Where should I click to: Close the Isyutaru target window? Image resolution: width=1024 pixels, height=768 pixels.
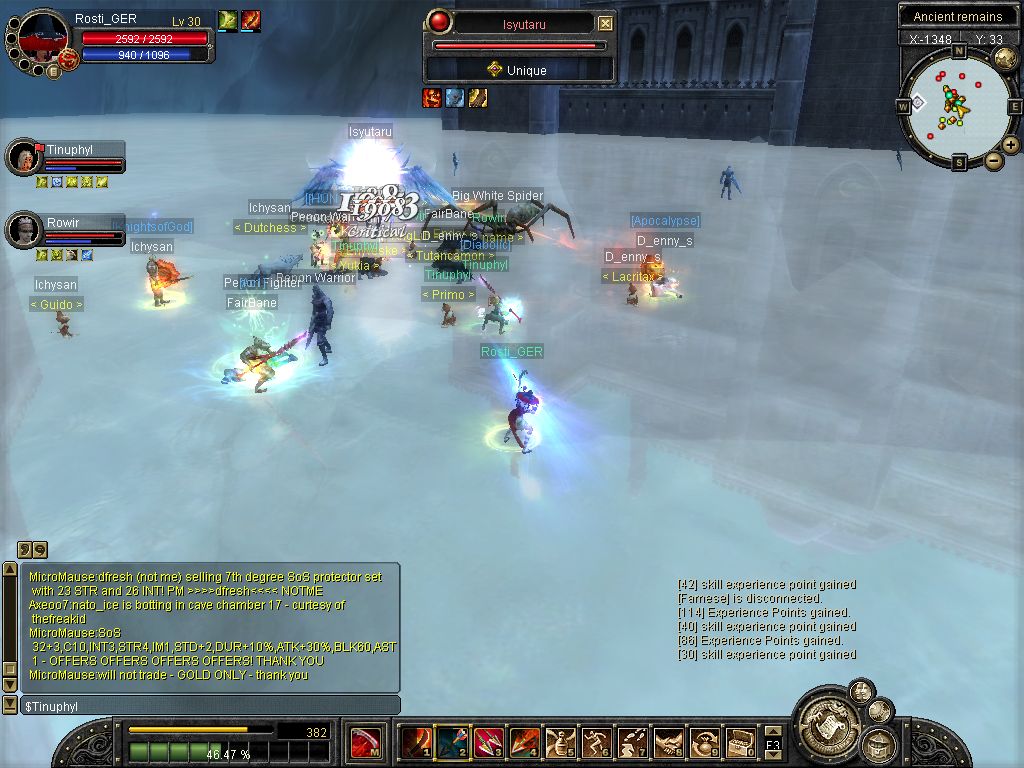pyautogui.click(x=605, y=23)
